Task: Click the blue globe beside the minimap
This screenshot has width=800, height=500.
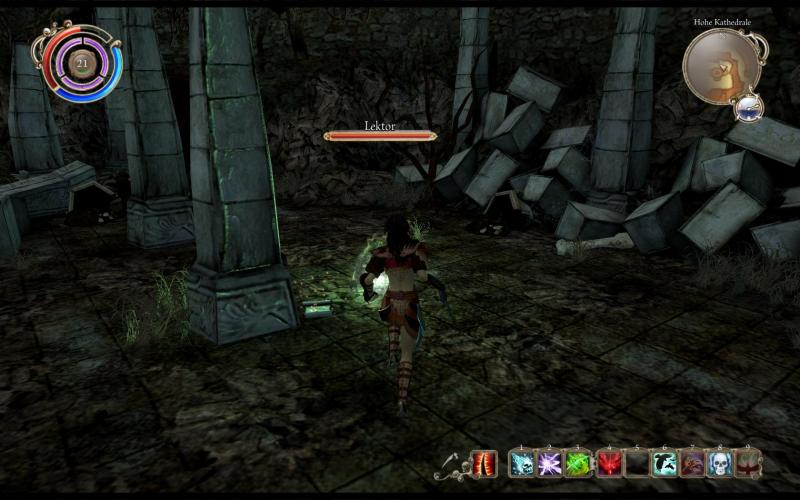Action: pyautogui.click(x=747, y=107)
